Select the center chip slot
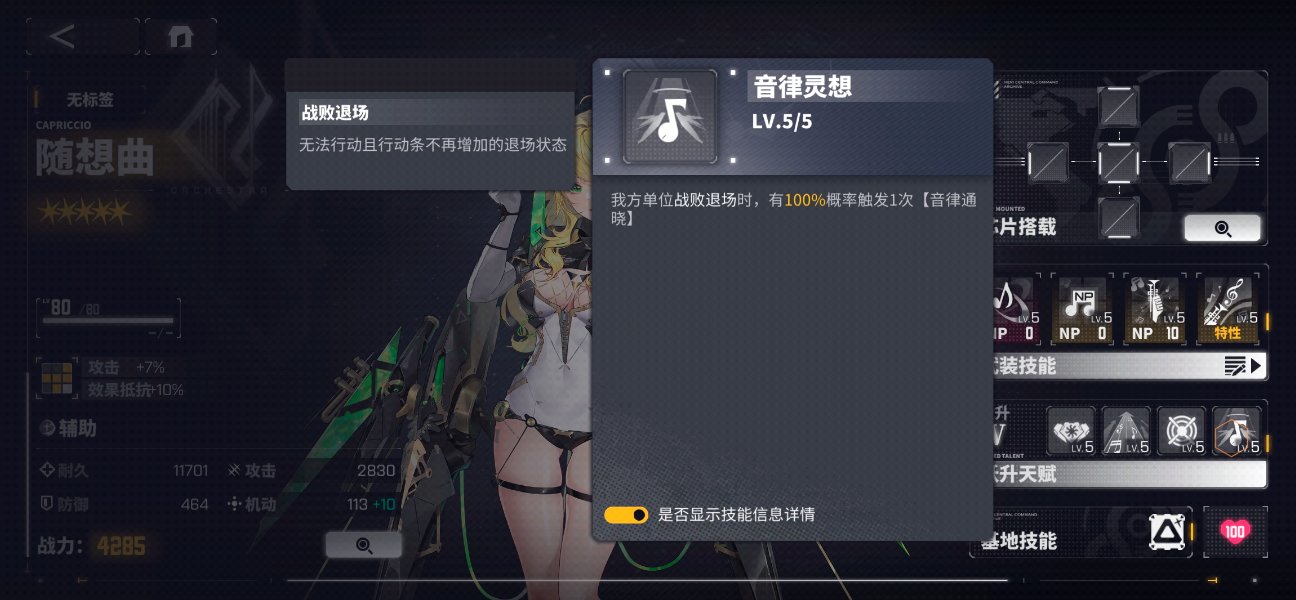Screen dimensions: 1296x600 coord(1118,161)
